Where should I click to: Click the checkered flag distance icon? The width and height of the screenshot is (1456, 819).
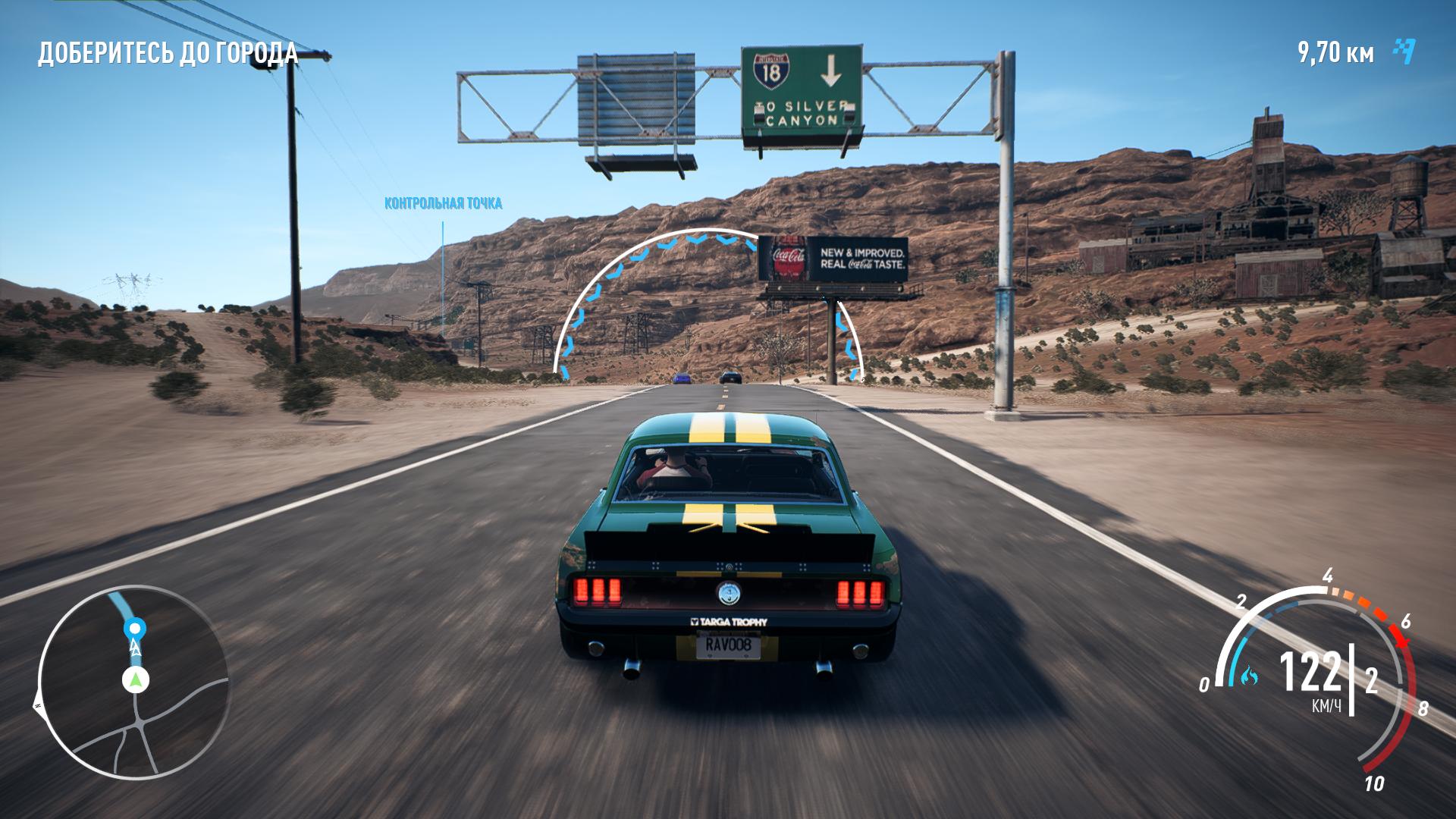(1404, 52)
